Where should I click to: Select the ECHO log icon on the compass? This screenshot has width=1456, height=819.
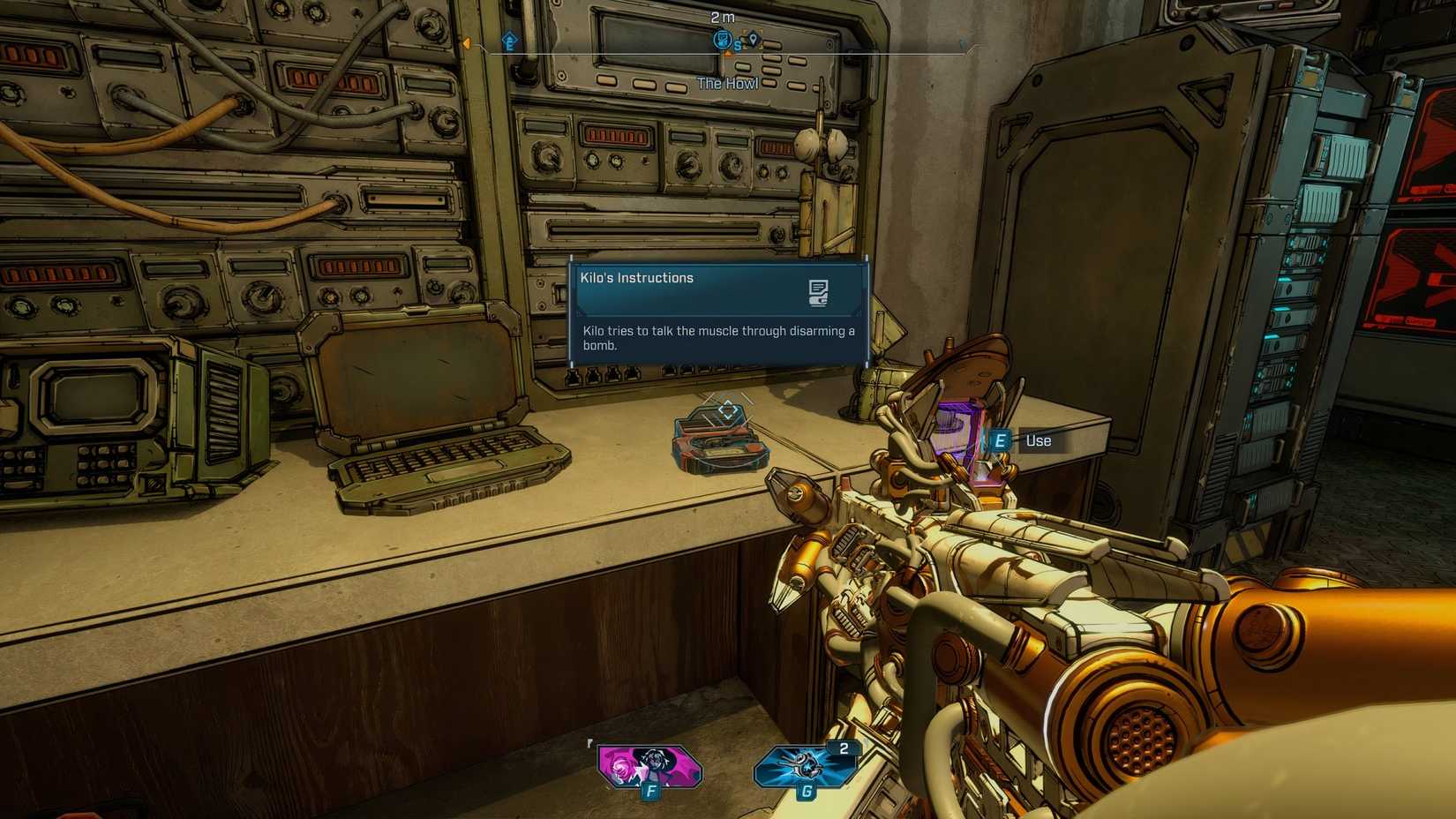tap(721, 41)
